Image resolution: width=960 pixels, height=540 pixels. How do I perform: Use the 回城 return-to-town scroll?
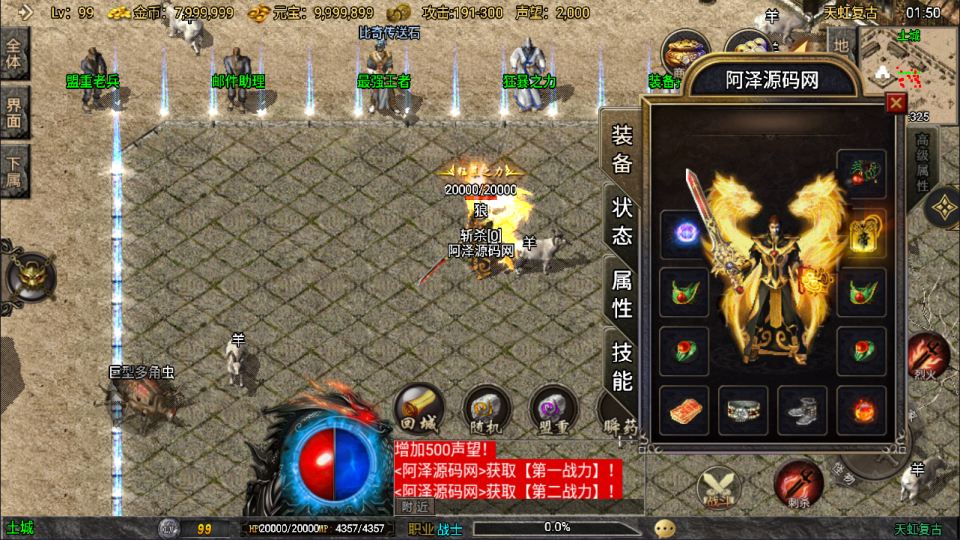tap(416, 409)
